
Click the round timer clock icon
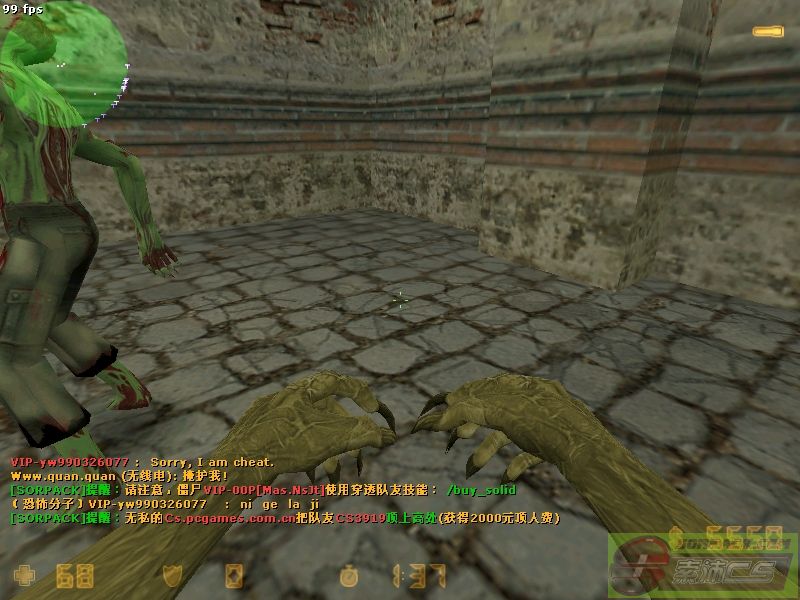pyautogui.click(x=348, y=576)
